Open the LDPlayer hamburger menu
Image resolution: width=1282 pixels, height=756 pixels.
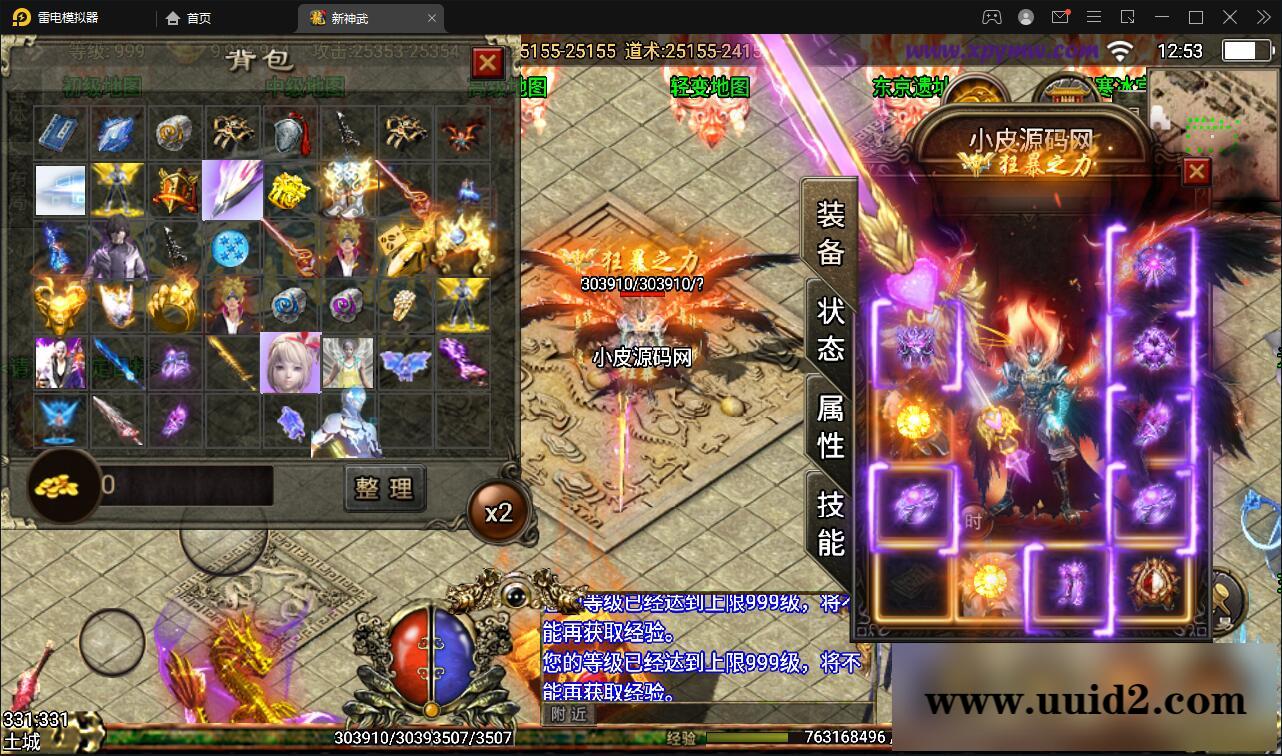[1095, 17]
